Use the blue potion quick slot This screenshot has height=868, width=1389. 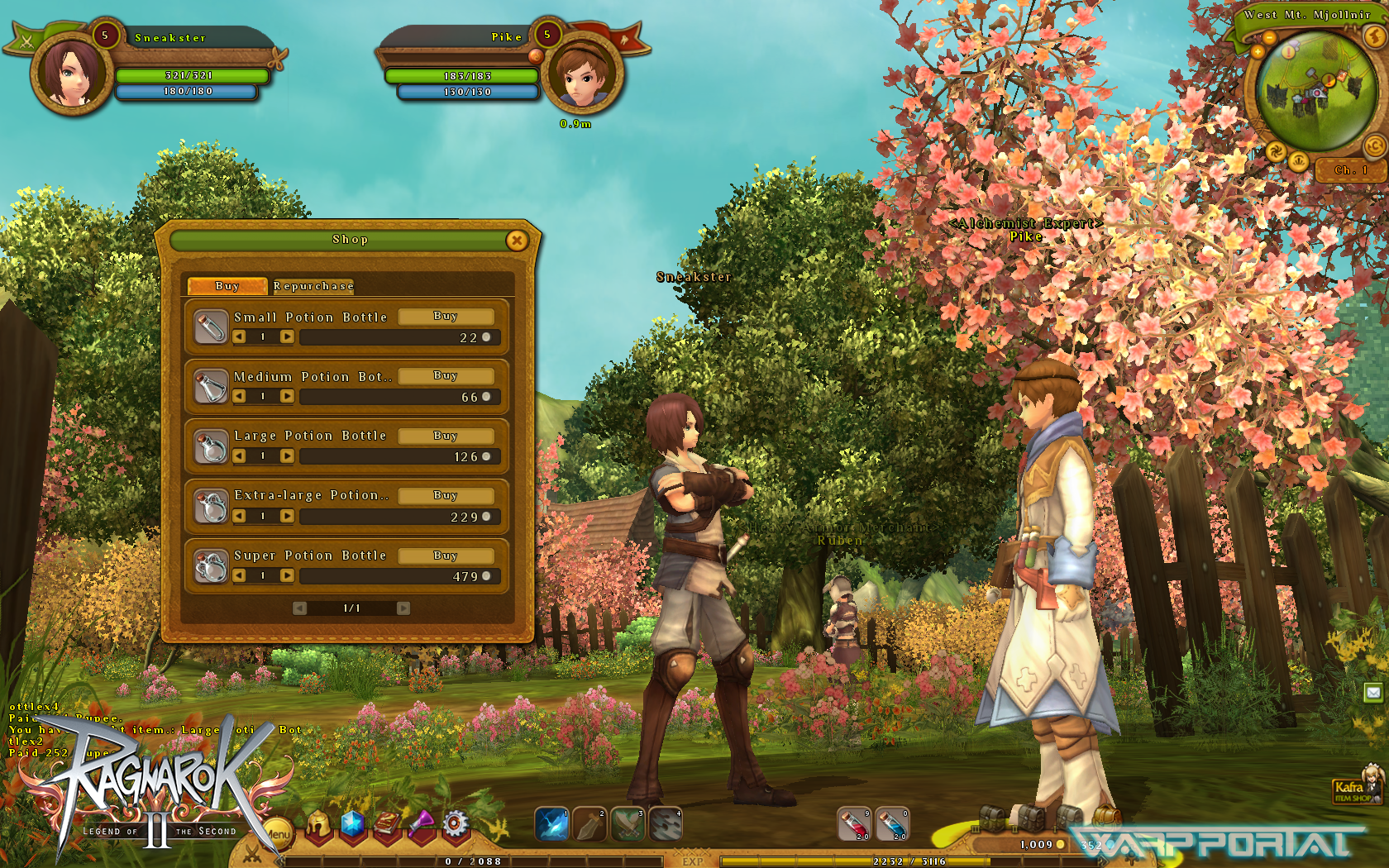tap(892, 824)
